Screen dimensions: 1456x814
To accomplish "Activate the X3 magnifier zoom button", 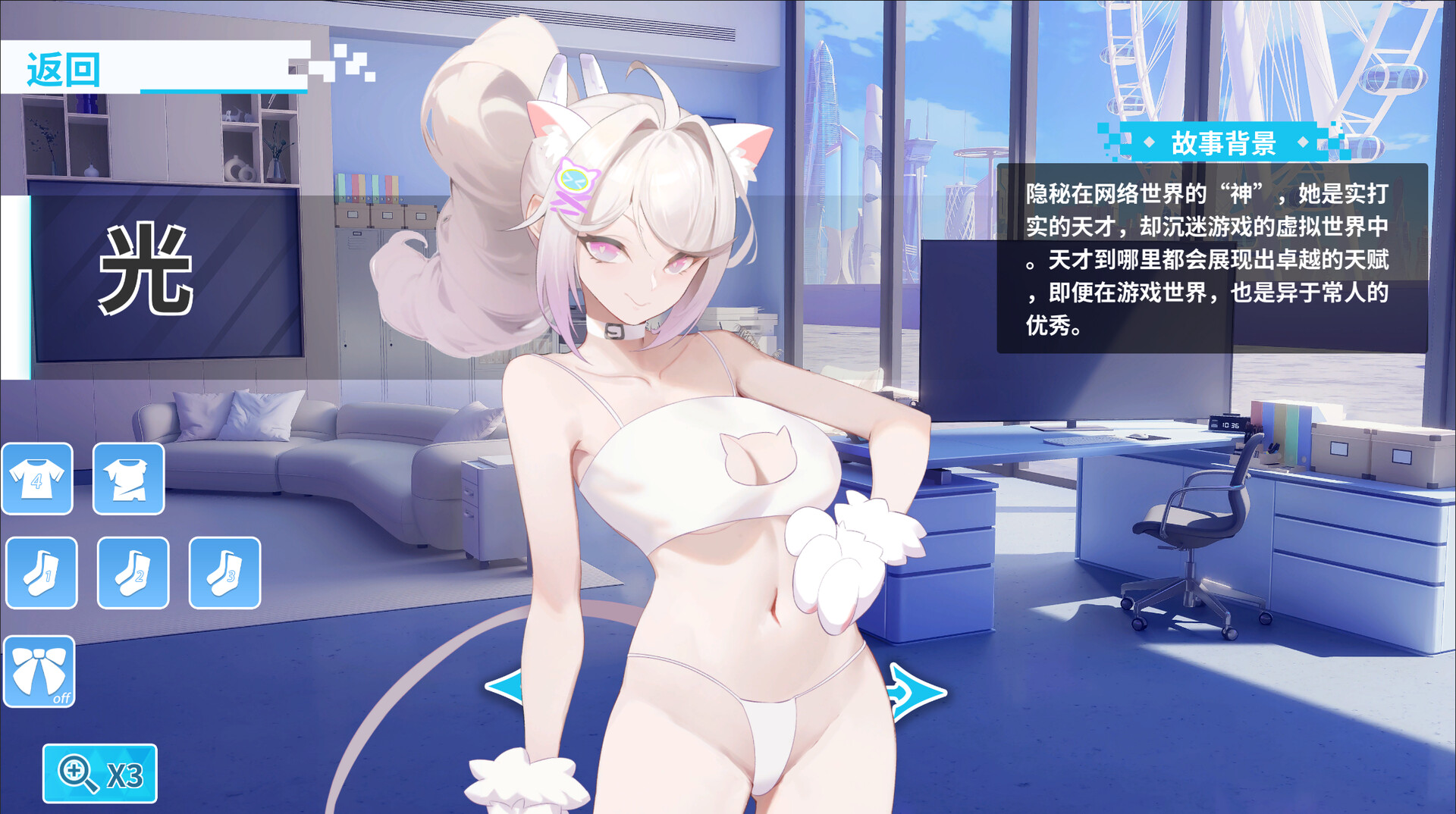I will [x=99, y=774].
